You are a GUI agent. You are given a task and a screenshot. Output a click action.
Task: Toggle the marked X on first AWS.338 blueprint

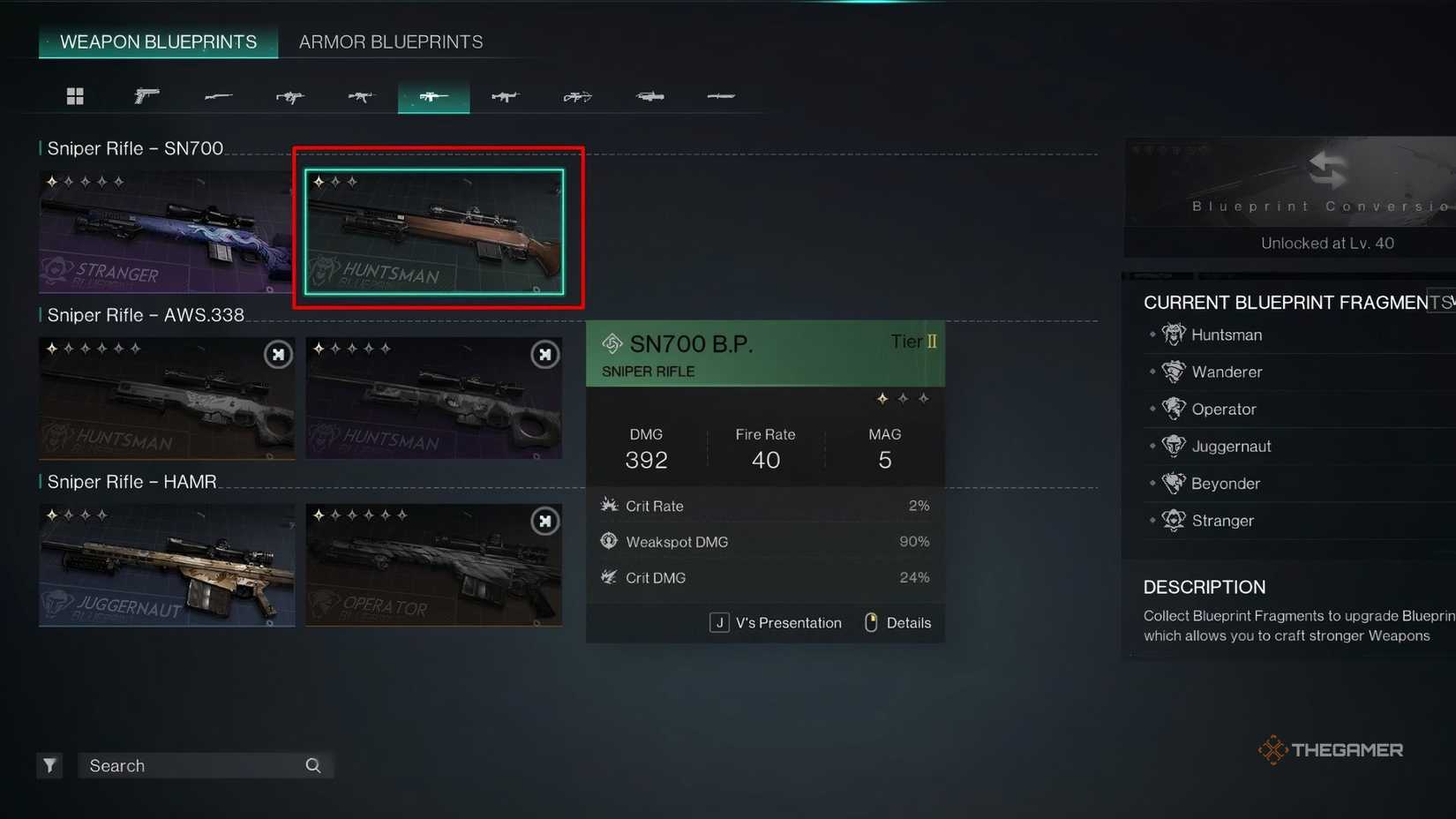(x=278, y=354)
